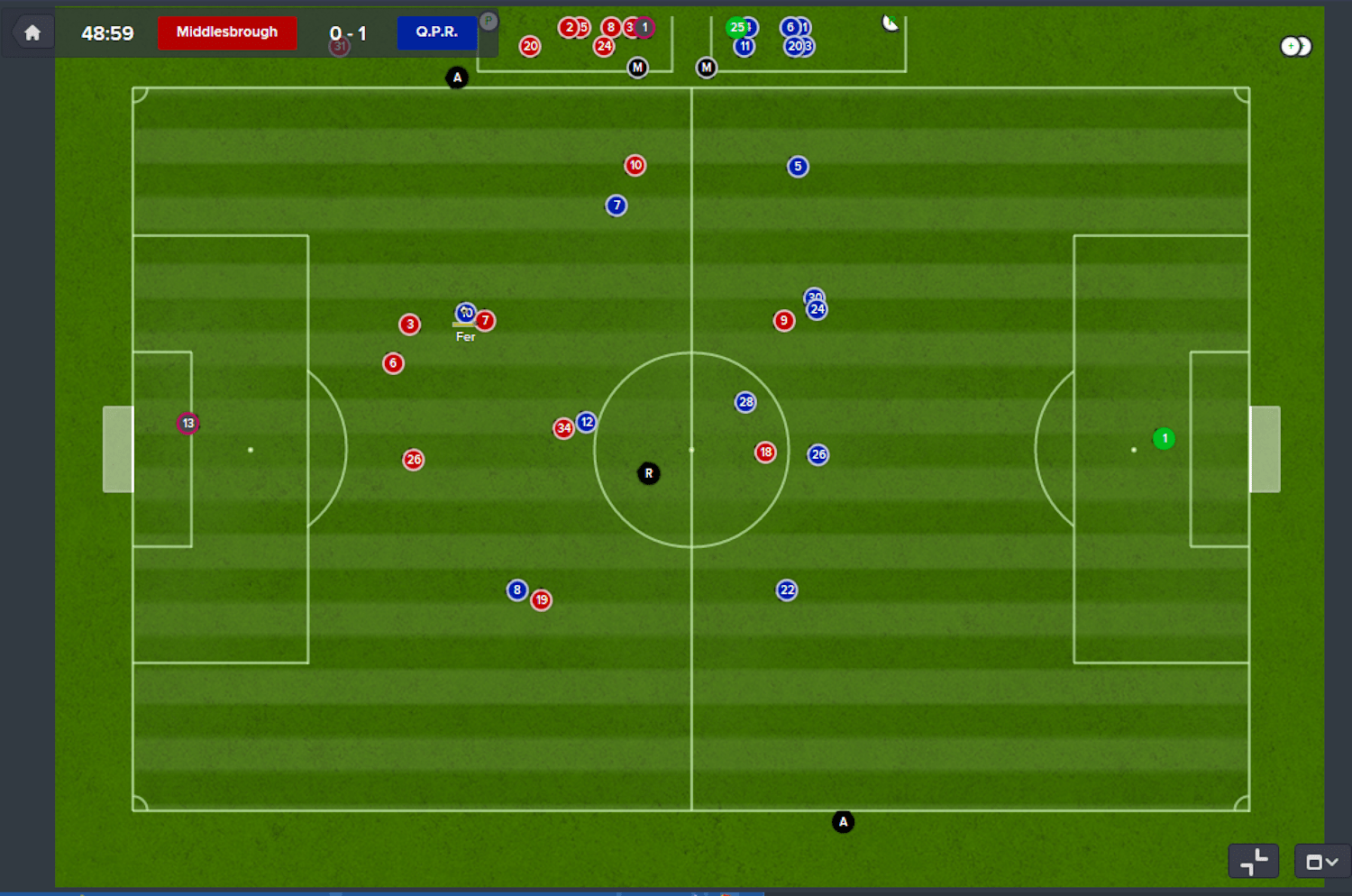
Task: Open the Q.P.R. team screen from the scoreboard
Action: (437, 32)
